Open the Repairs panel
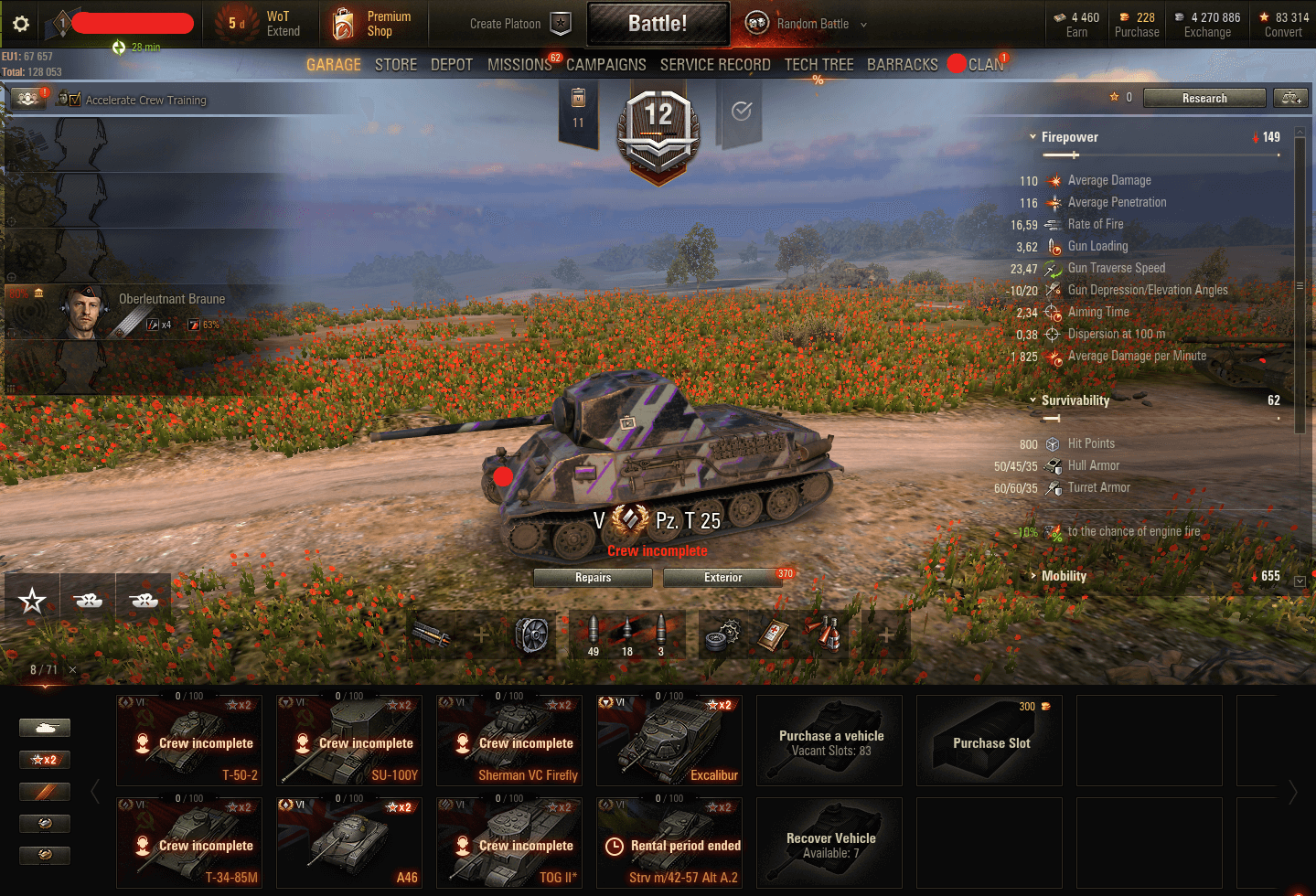The height and width of the screenshot is (896, 1316). pos(593,578)
